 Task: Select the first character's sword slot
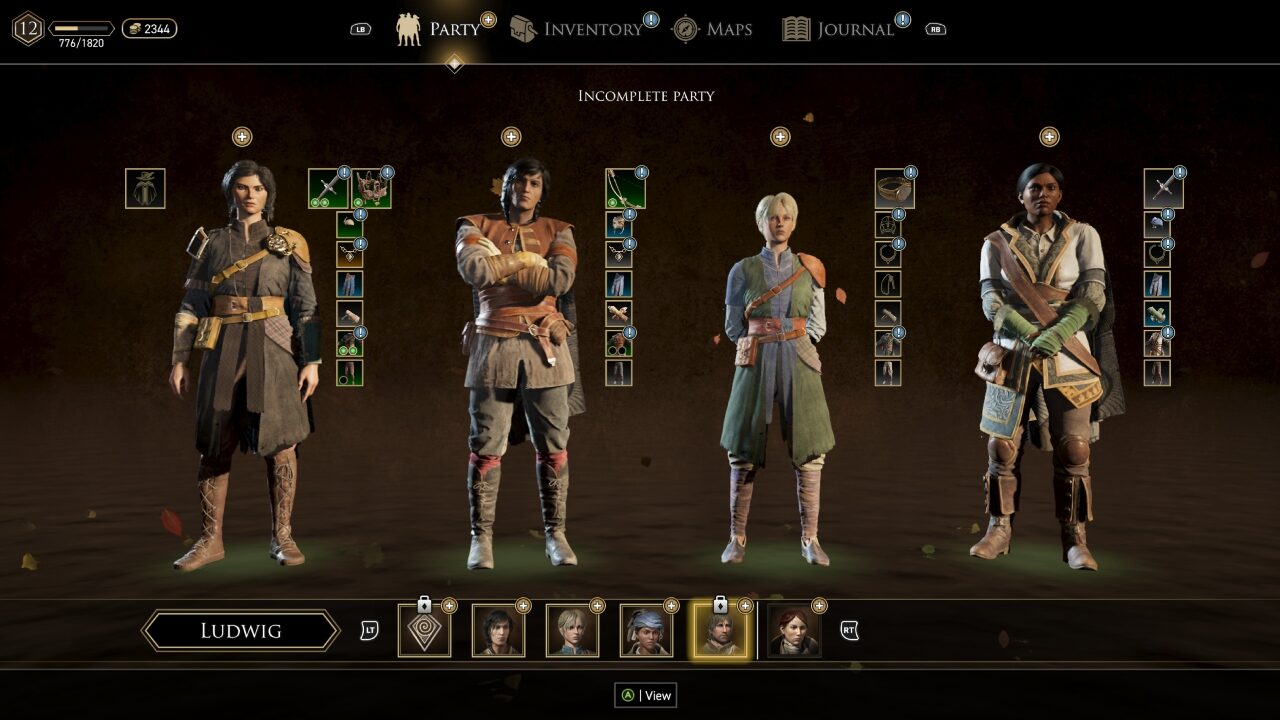[328, 188]
